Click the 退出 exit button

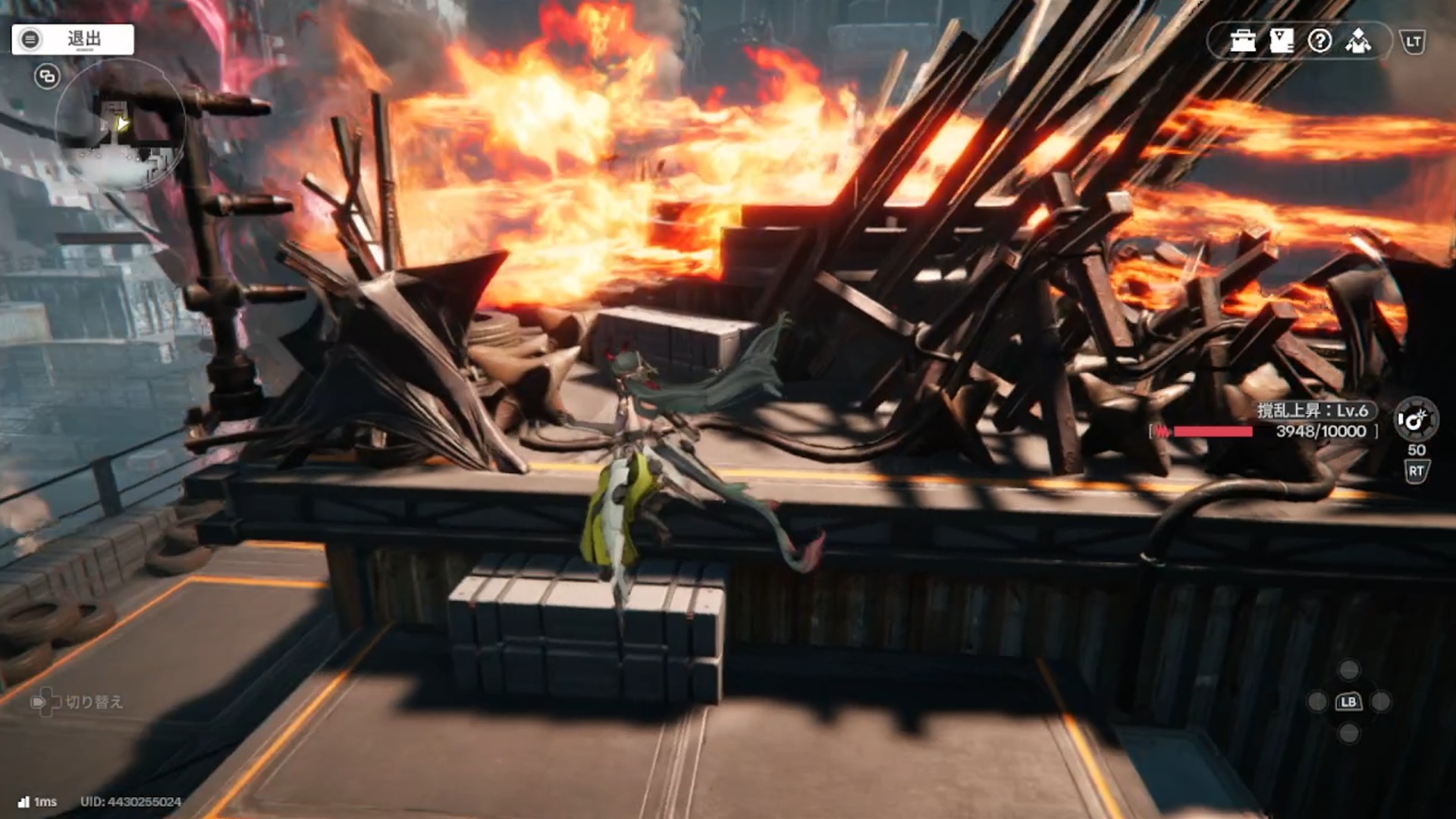73,39
